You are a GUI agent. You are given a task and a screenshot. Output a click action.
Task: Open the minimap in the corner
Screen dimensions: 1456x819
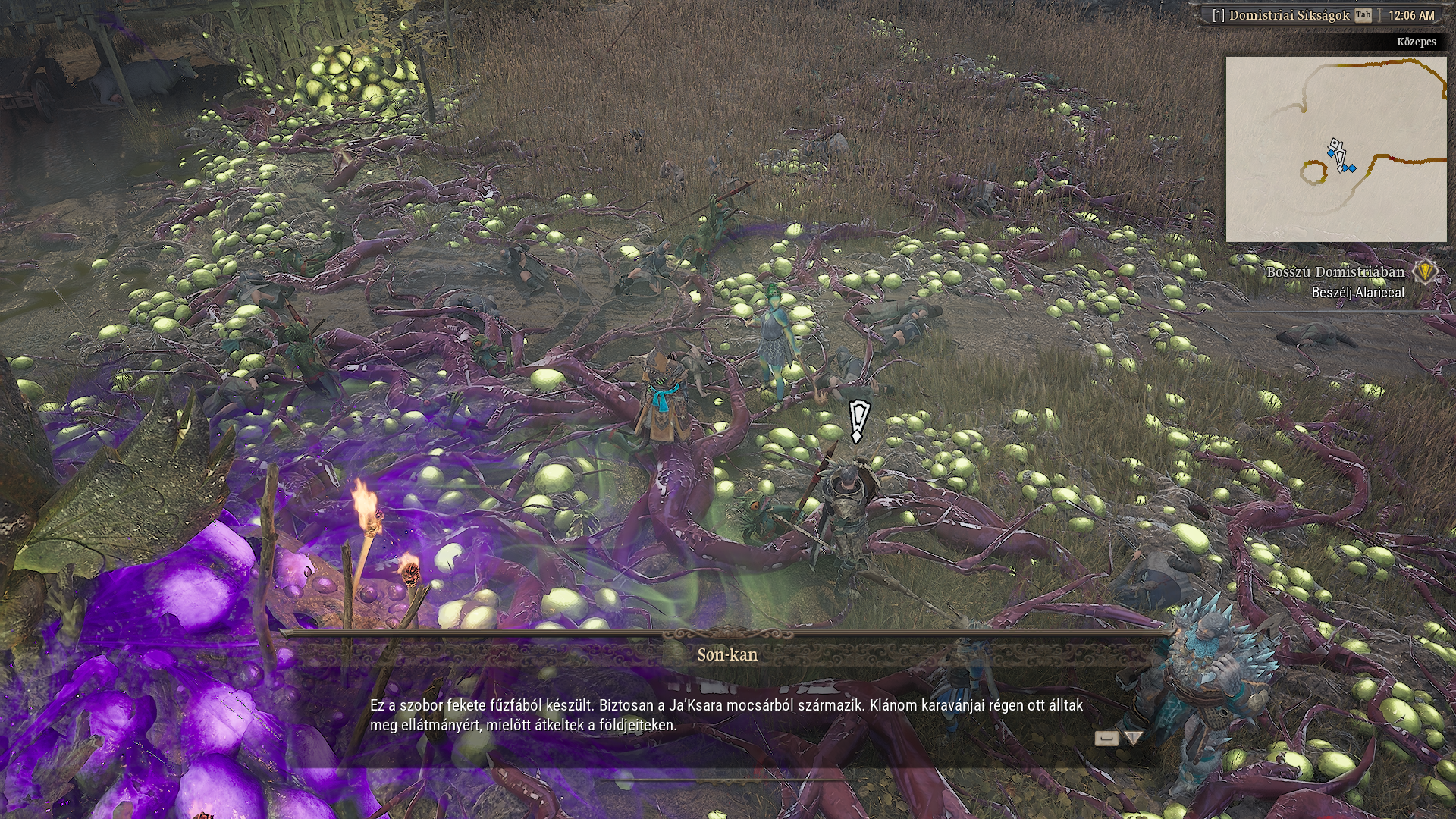tap(1335, 149)
